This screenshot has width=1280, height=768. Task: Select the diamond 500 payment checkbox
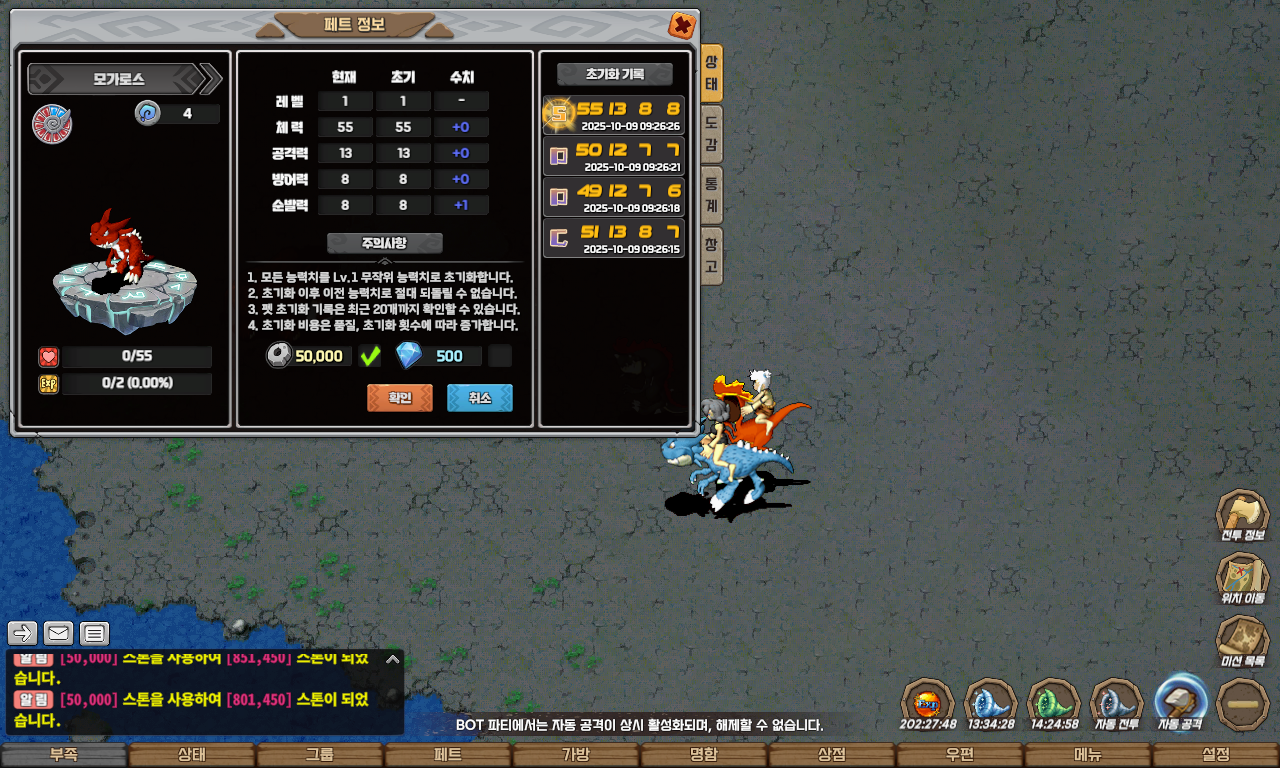tap(500, 356)
